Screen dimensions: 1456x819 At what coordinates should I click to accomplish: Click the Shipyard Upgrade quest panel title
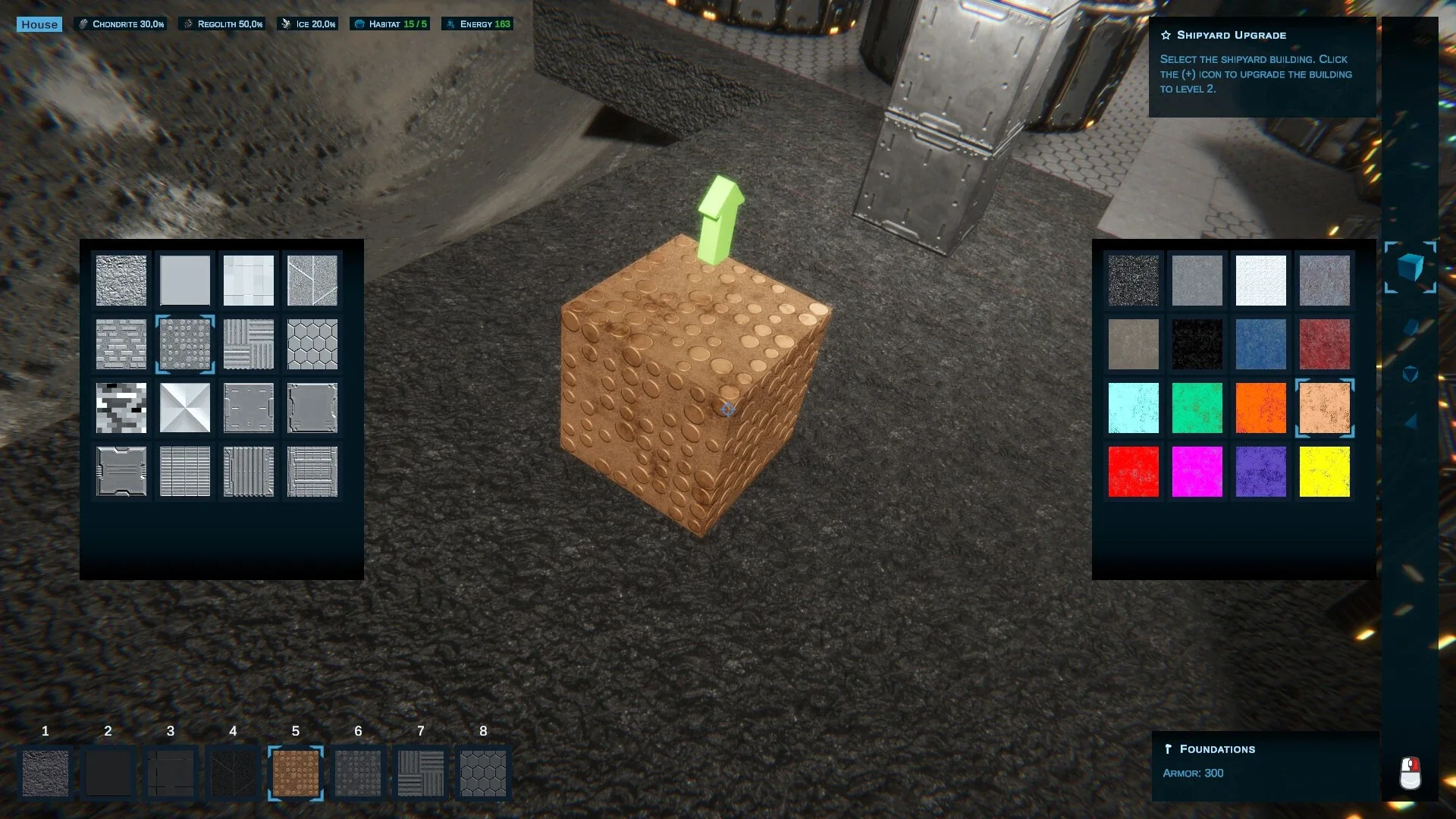point(1230,35)
